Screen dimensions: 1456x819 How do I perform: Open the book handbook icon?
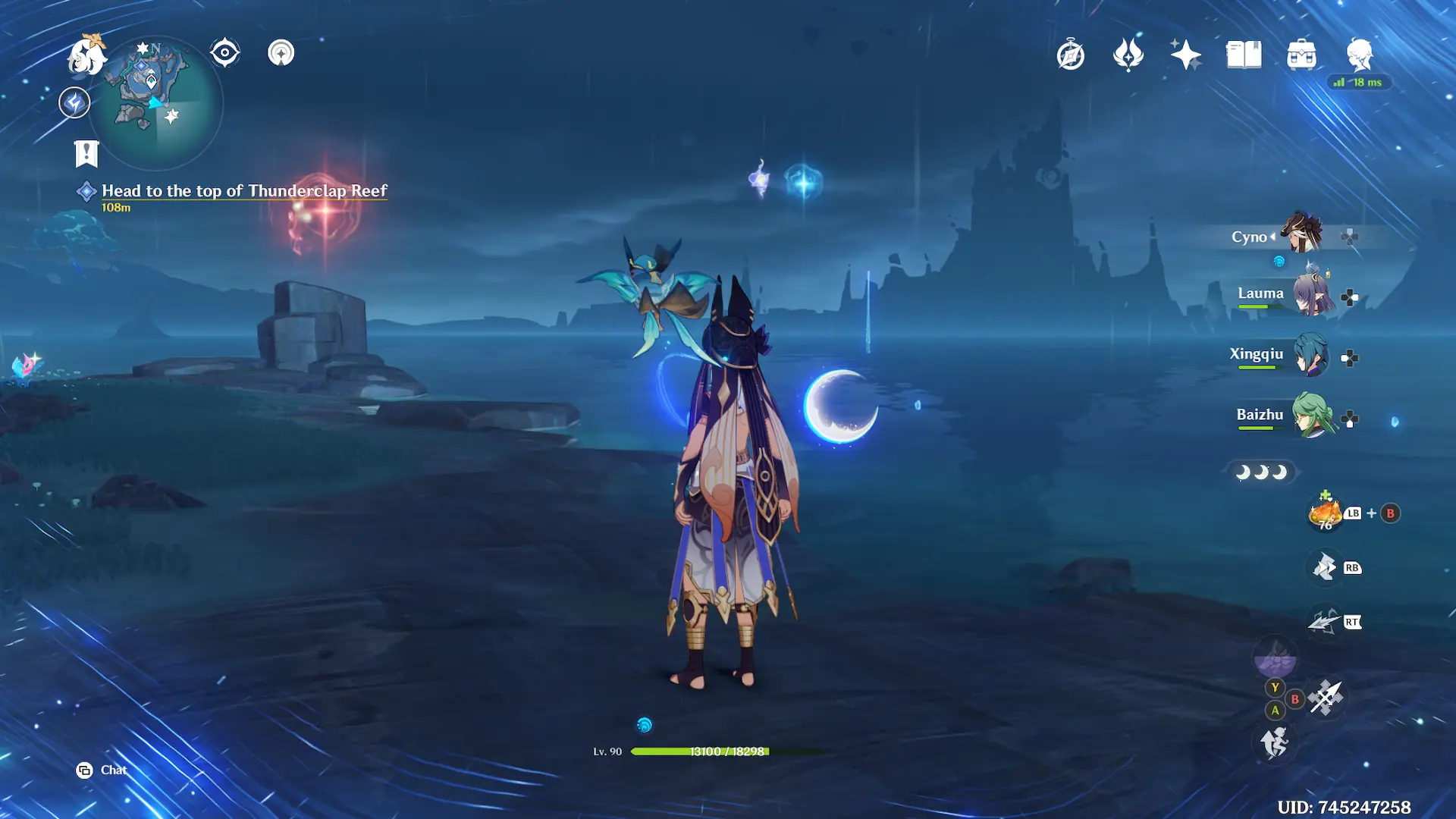tap(1244, 55)
